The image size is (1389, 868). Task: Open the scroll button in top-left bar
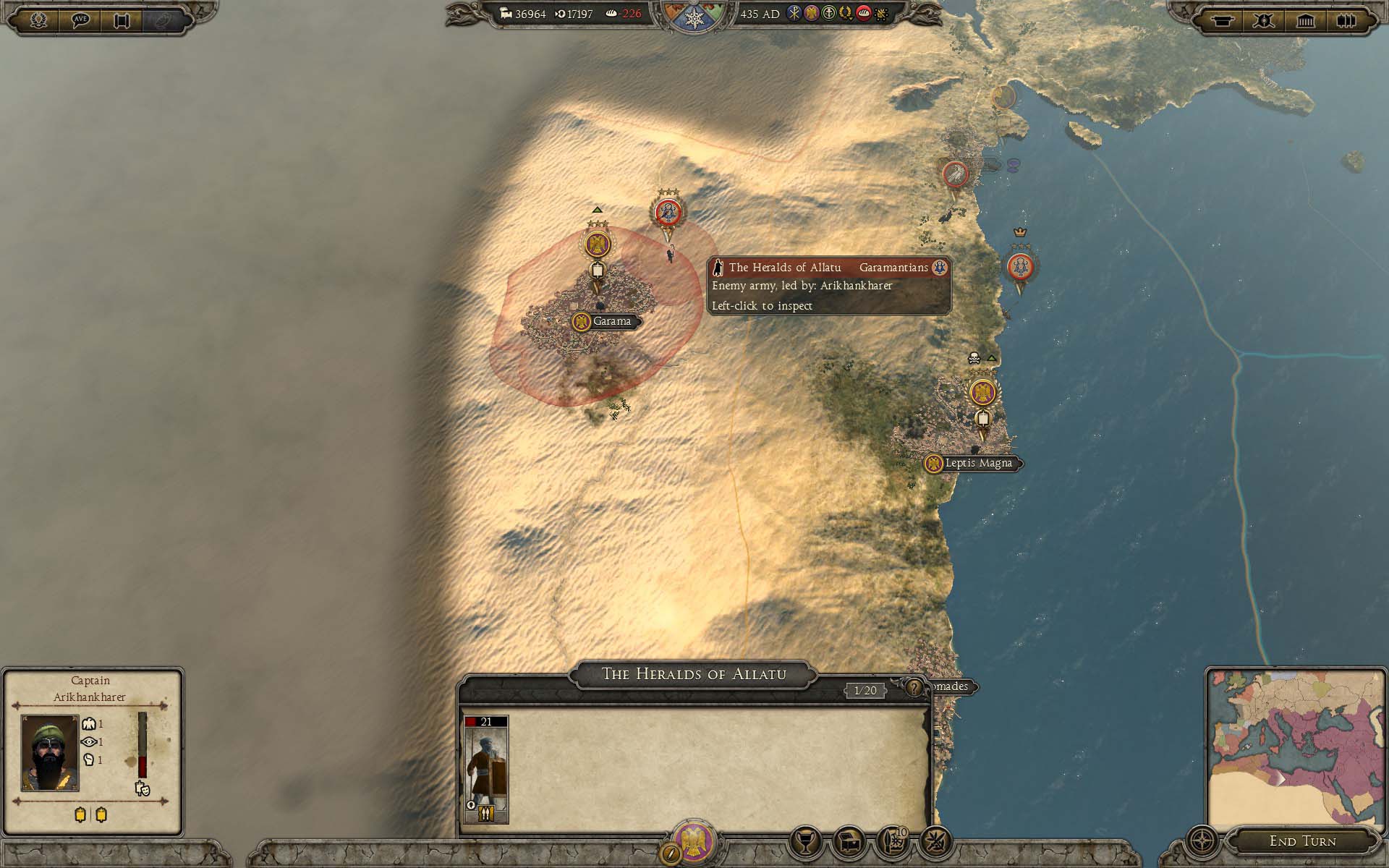(122, 20)
